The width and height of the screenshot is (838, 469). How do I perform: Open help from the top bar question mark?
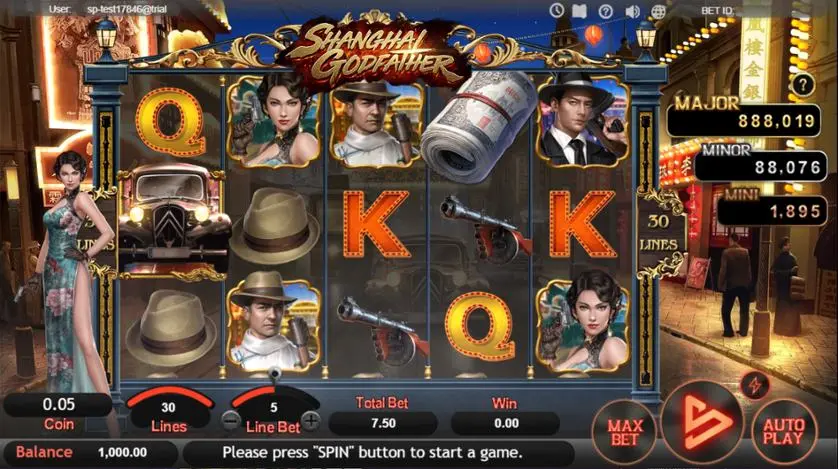[x=606, y=10]
